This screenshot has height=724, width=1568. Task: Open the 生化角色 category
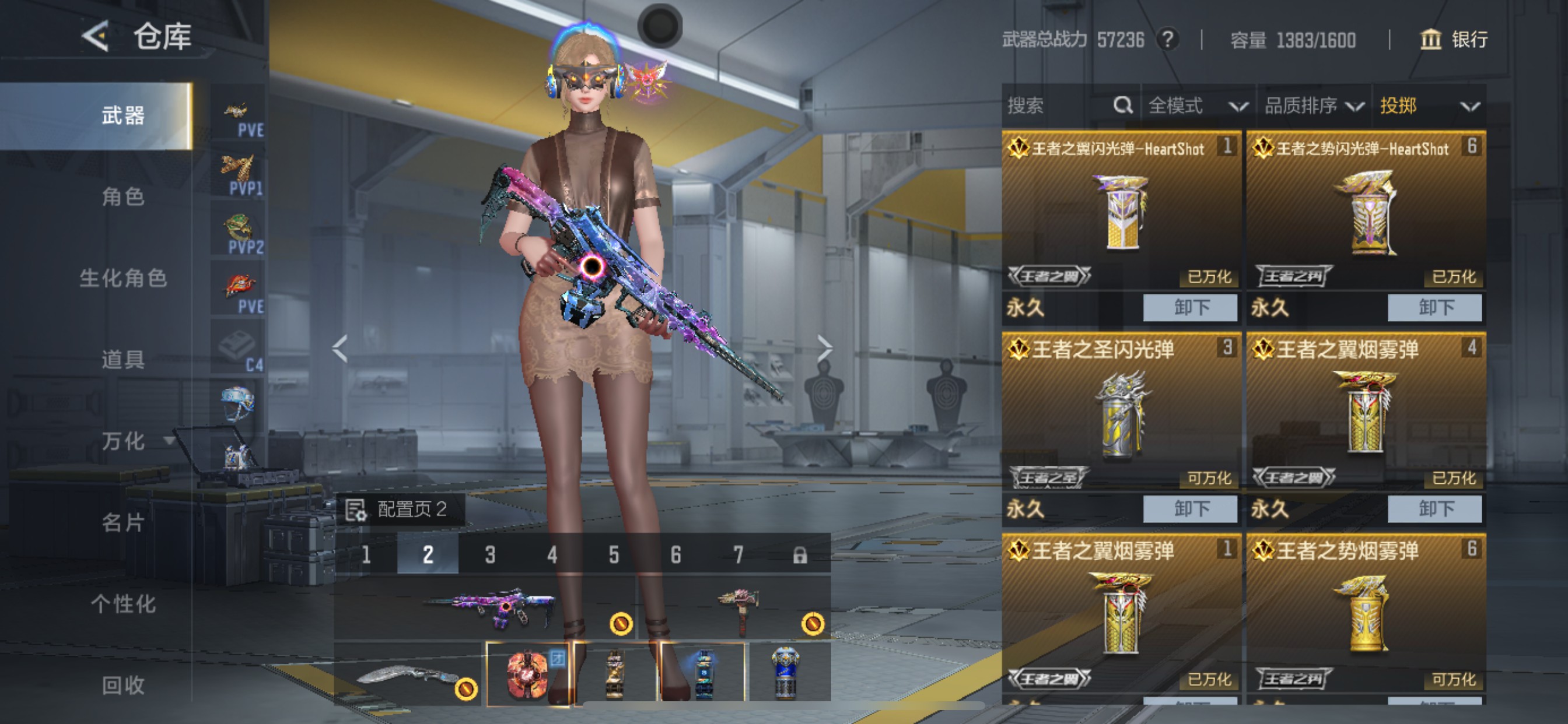(123, 278)
